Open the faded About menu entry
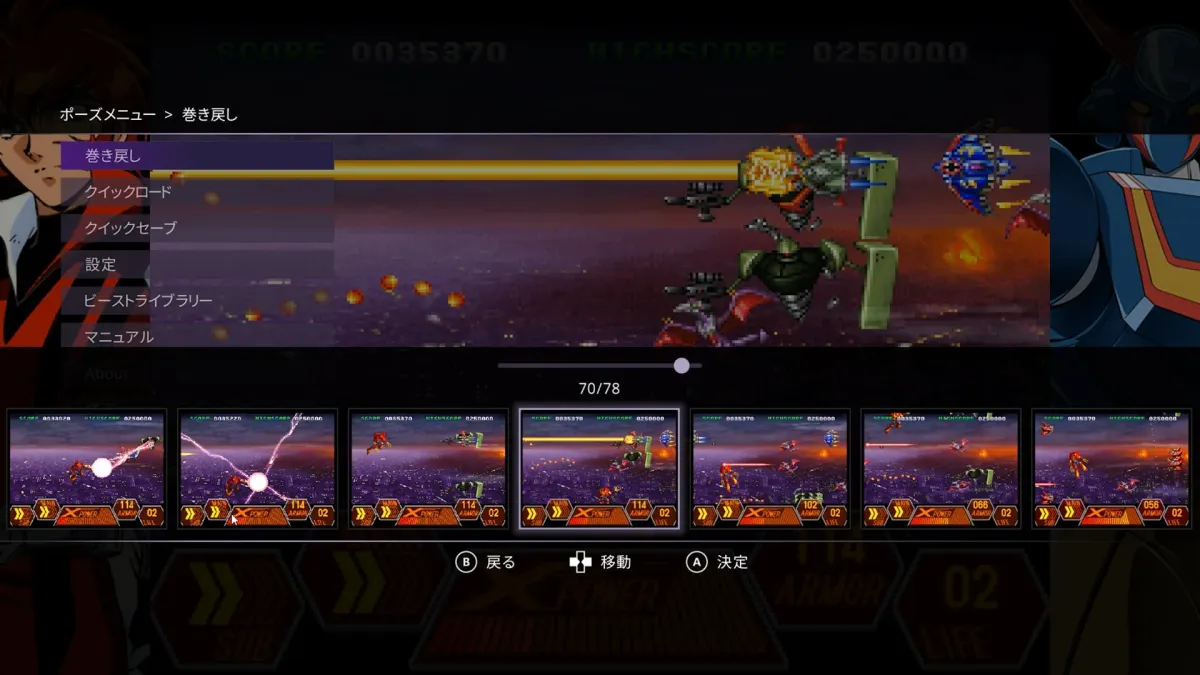The width and height of the screenshot is (1200, 675). click(107, 373)
